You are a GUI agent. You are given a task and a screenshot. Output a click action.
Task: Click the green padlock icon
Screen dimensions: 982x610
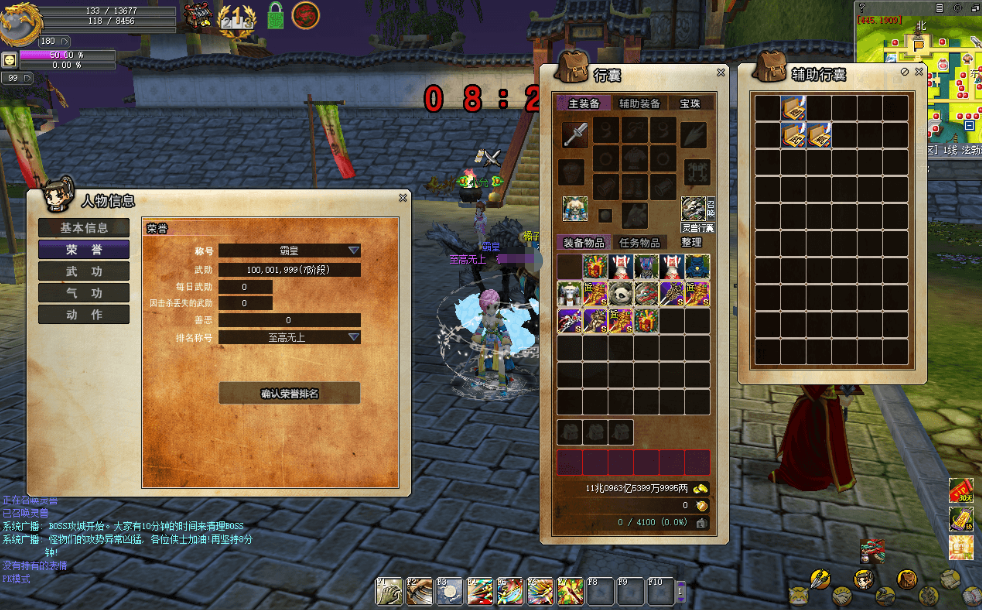point(275,16)
